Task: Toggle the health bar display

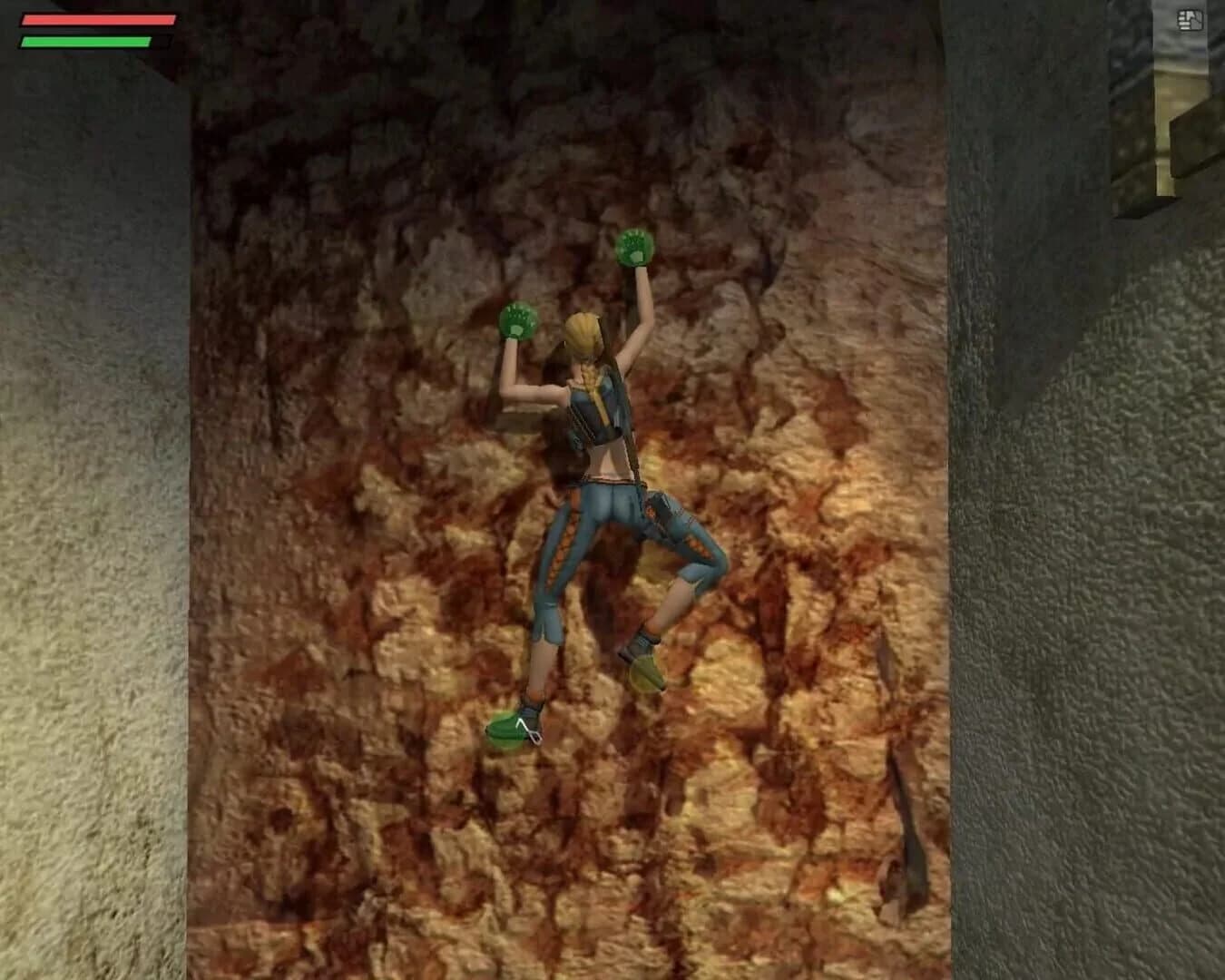Action: (x=100, y=18)
